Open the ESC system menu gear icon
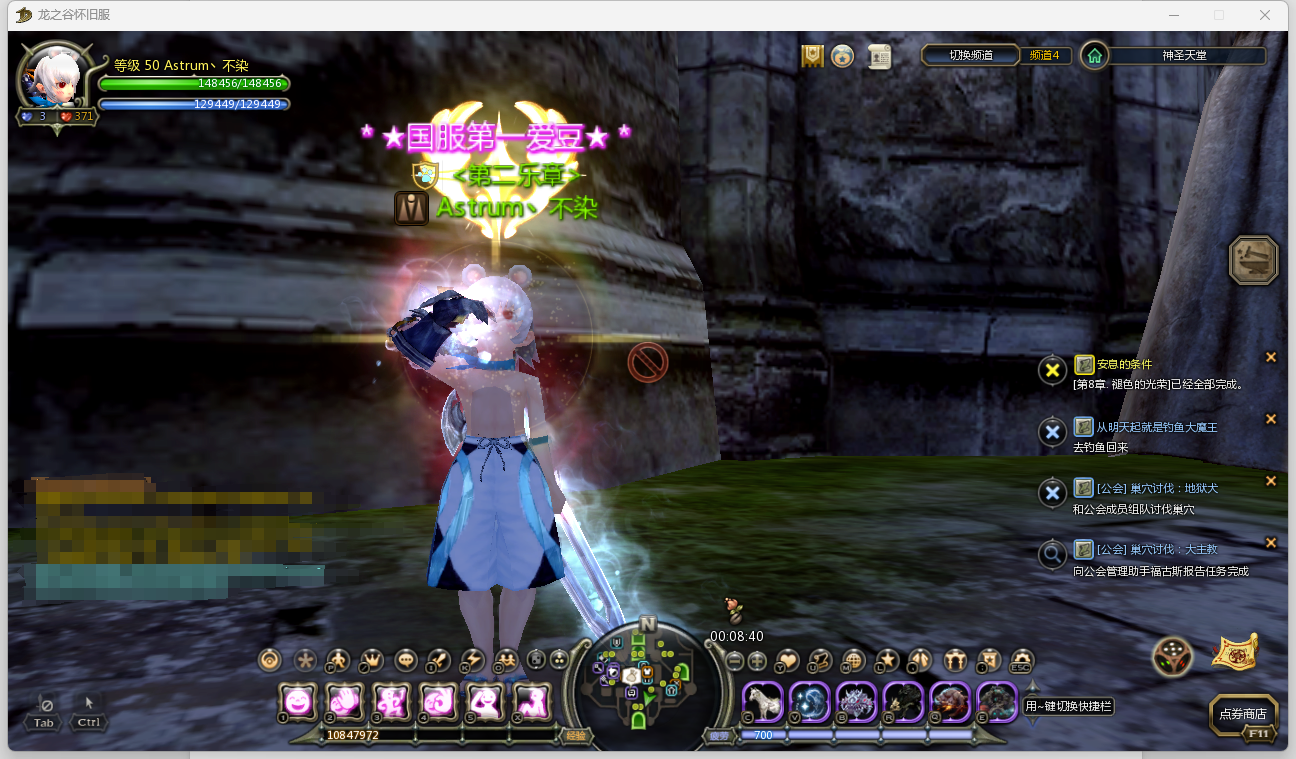1296x759 pixels. coord(1020,660)
